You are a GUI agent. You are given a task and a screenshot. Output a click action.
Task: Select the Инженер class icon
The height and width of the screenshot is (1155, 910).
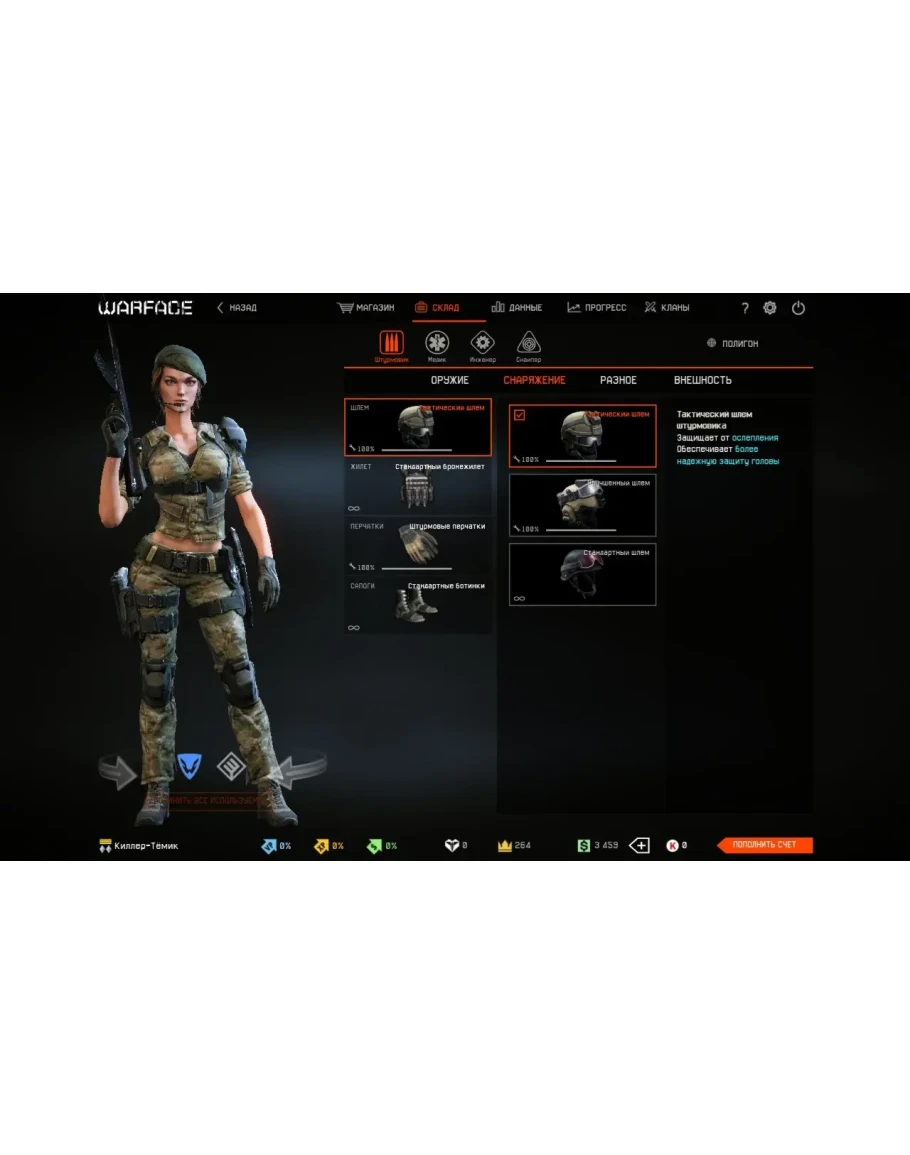(x=483, y=344)
